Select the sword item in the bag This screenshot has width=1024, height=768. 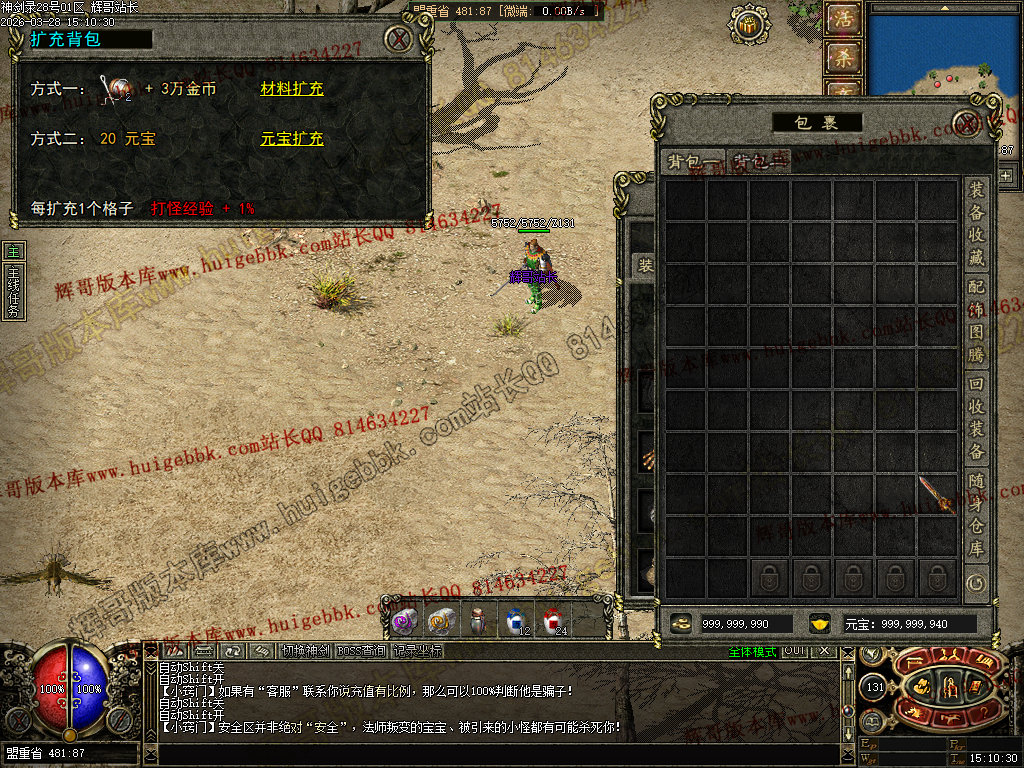pyautogui.click(x=937, y=495)
